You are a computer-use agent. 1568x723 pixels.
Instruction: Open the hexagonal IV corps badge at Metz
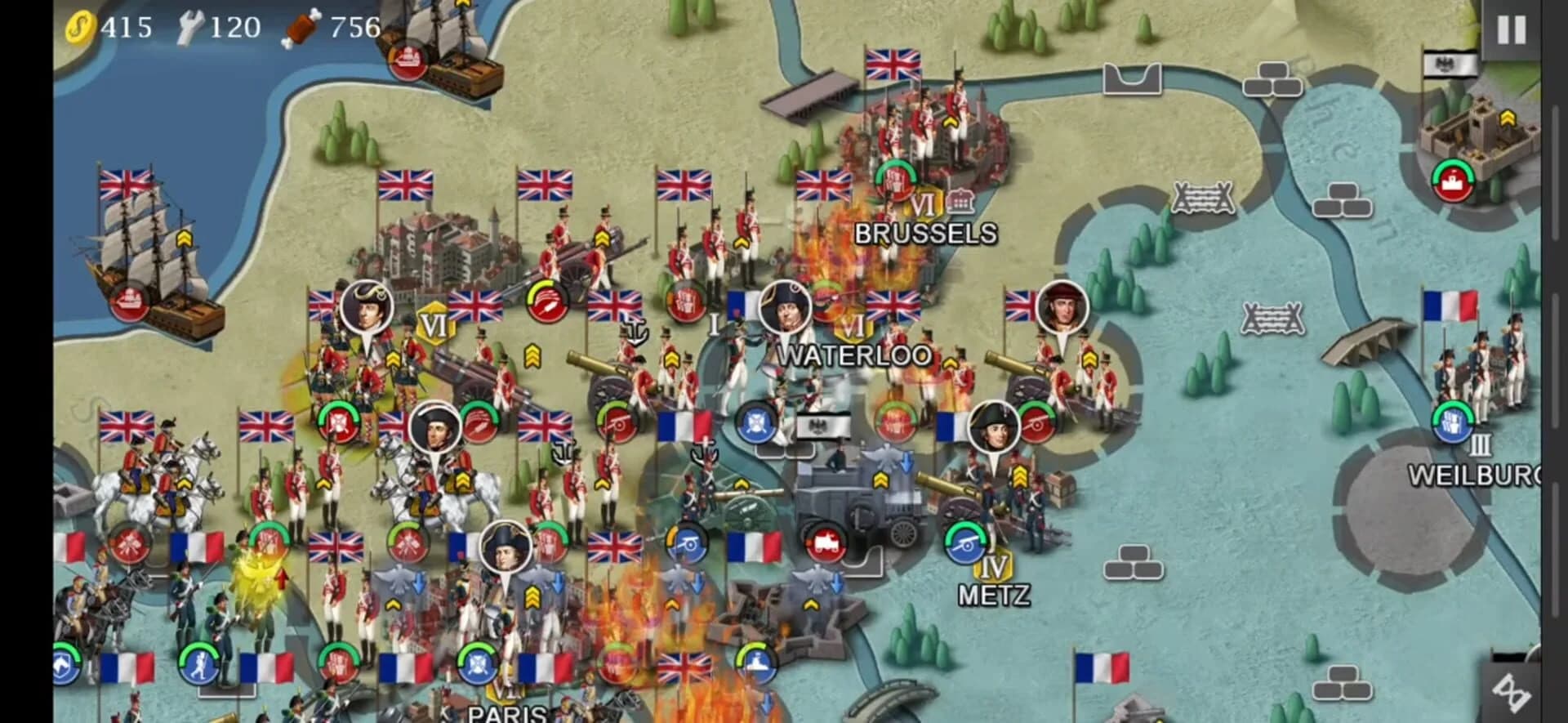click(992, 568)
